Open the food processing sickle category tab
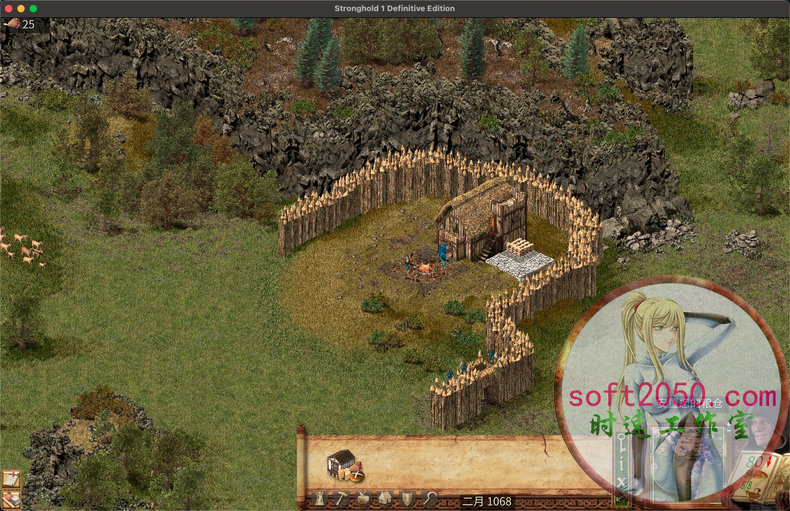The width and height of the screenshot is (790, 511). [x=429, y=499]
